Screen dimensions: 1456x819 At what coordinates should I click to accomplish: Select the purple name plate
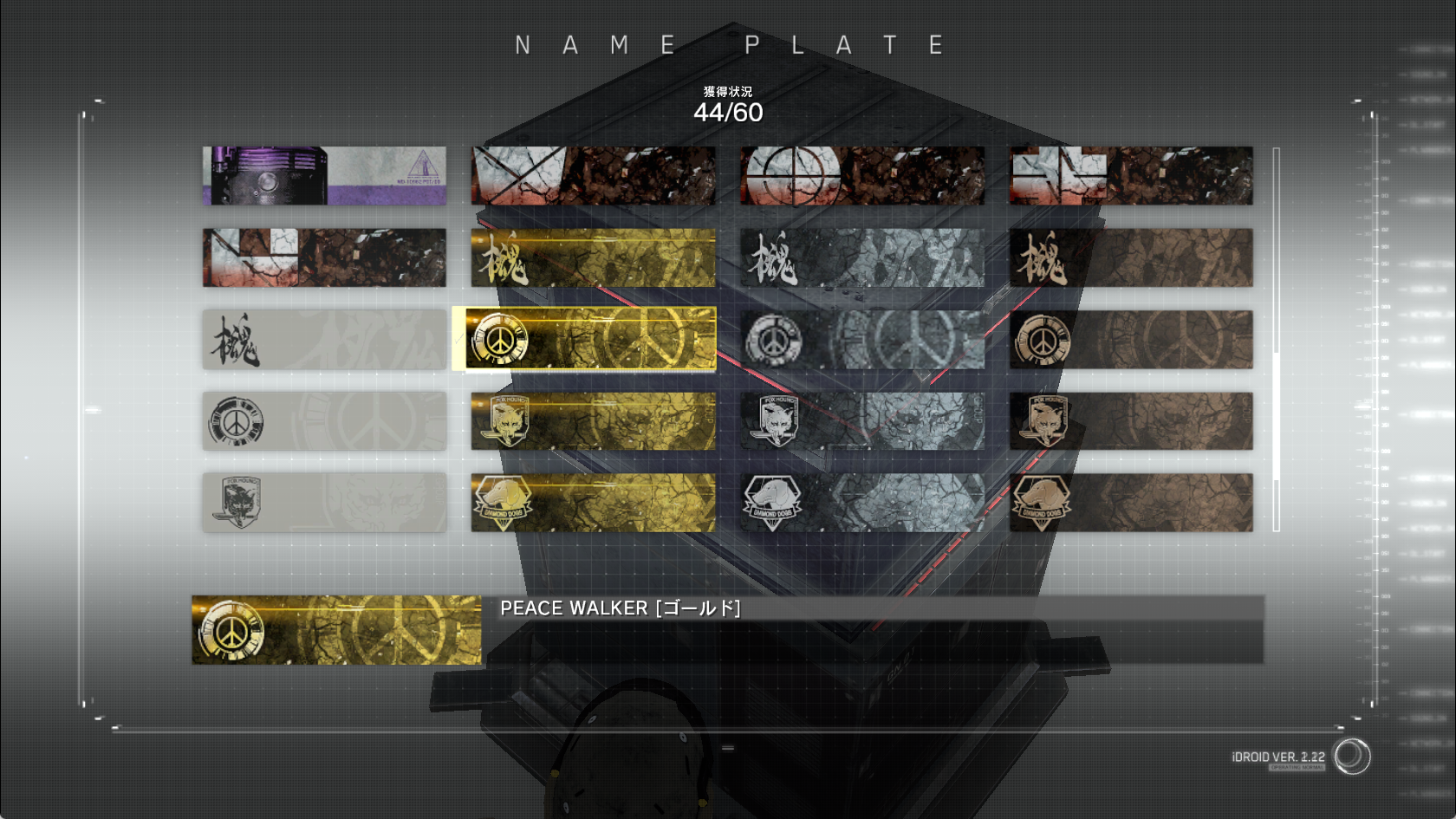coord(324,176)
